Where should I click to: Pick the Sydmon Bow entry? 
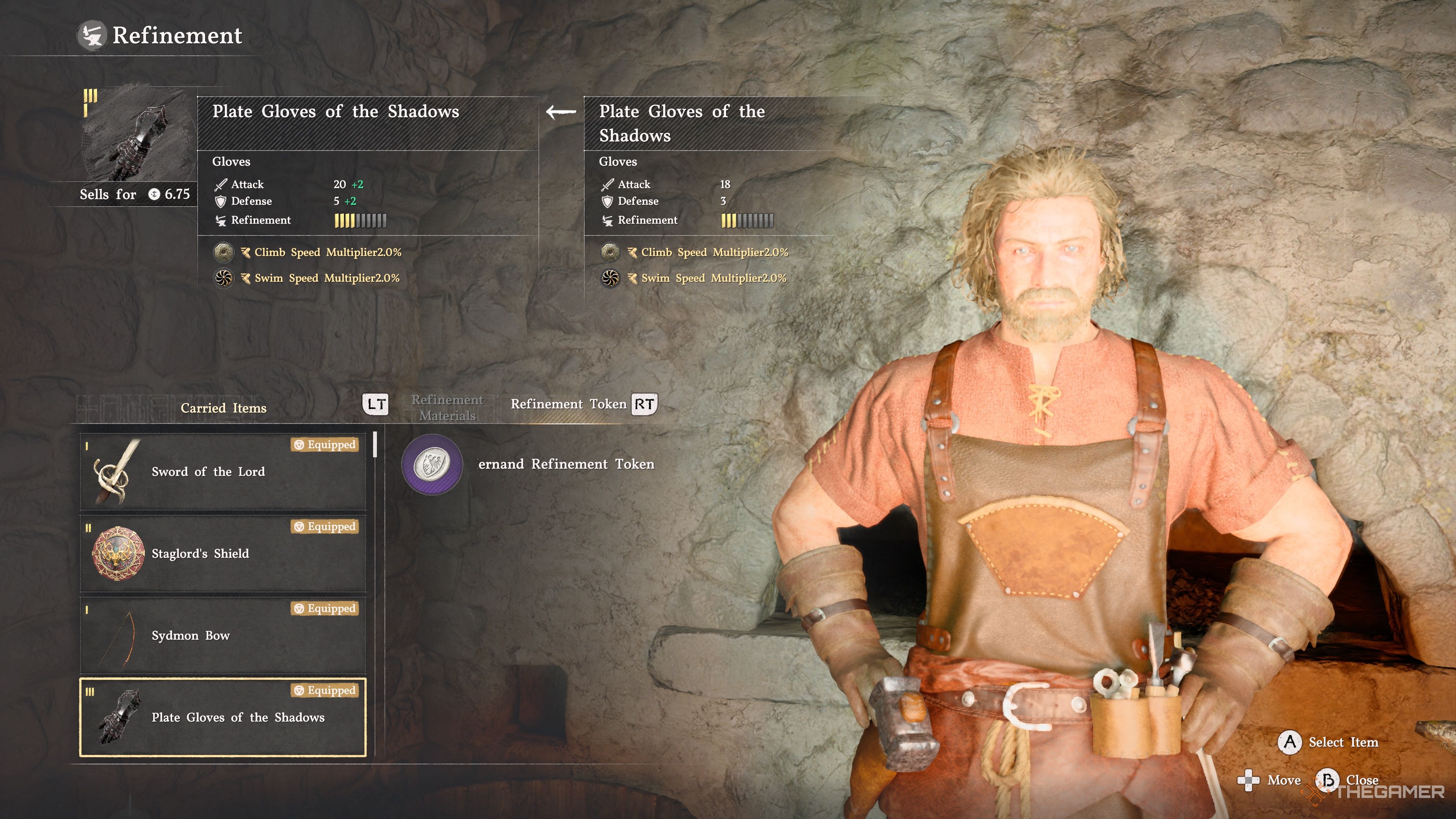click(x=223, y=635)
